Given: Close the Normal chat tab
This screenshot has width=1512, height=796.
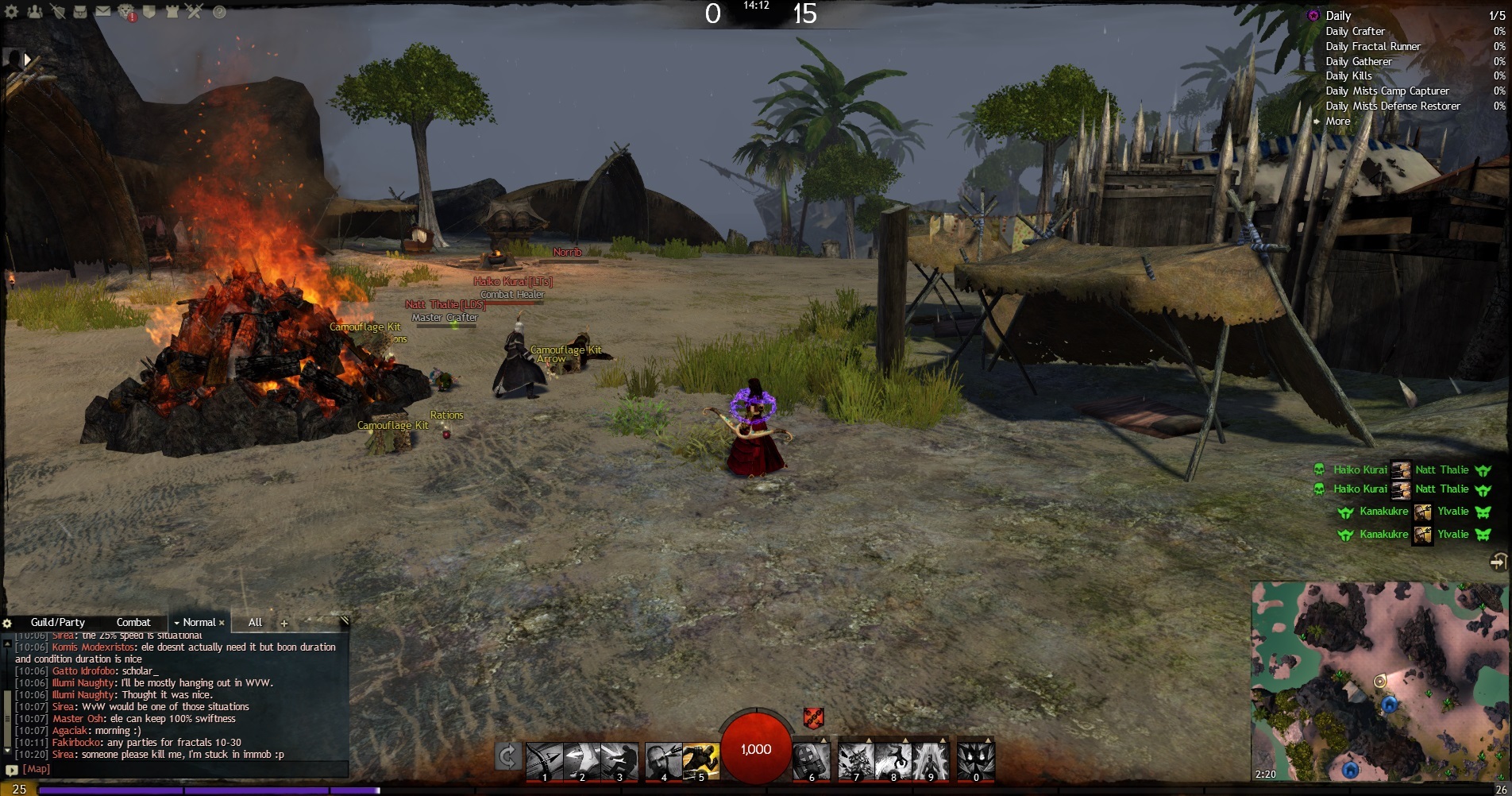Looking at the screenshot, I should [222, 623].
